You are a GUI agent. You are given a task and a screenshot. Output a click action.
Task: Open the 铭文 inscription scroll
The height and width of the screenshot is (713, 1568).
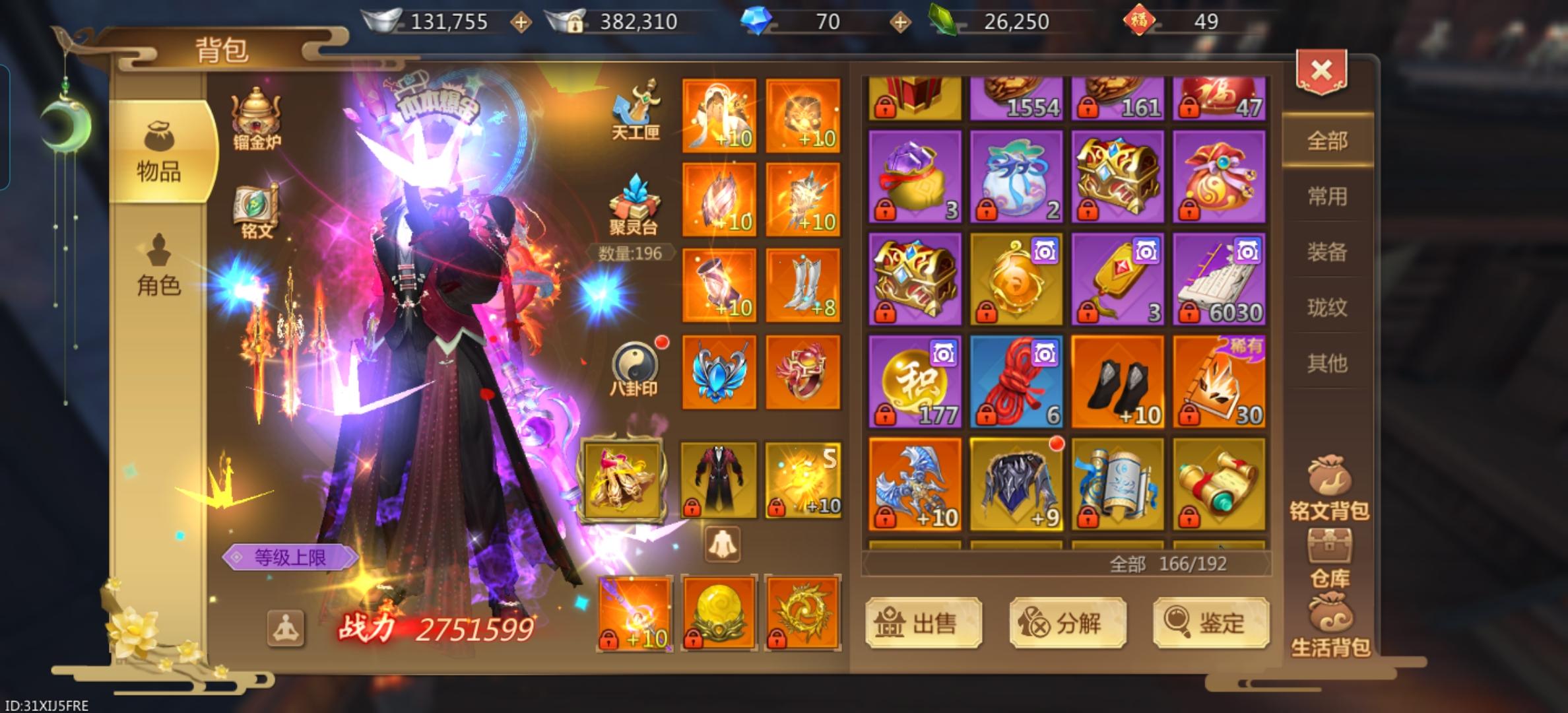(256, 211)
